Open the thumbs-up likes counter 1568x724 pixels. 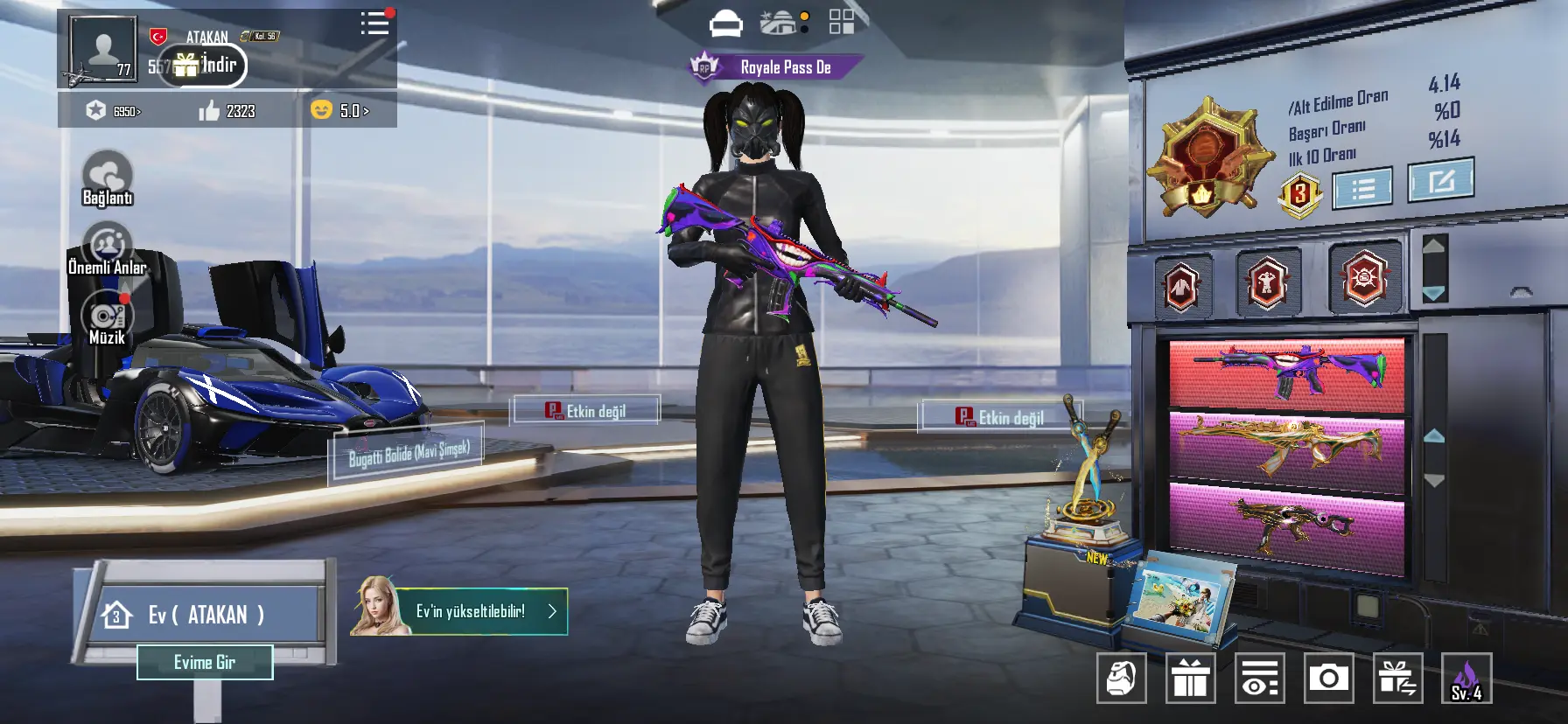pos(227,111)
